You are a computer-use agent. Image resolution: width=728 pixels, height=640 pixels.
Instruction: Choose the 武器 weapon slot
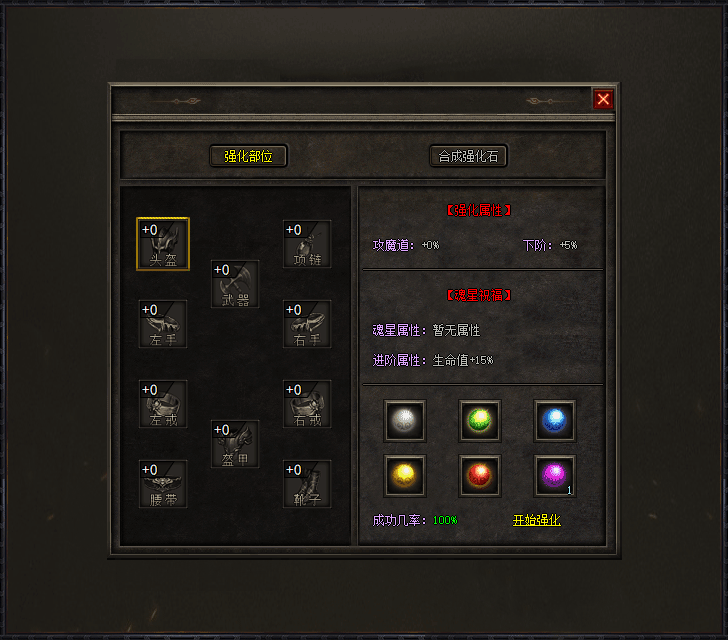pyautogui.click(x=235, y=284)
